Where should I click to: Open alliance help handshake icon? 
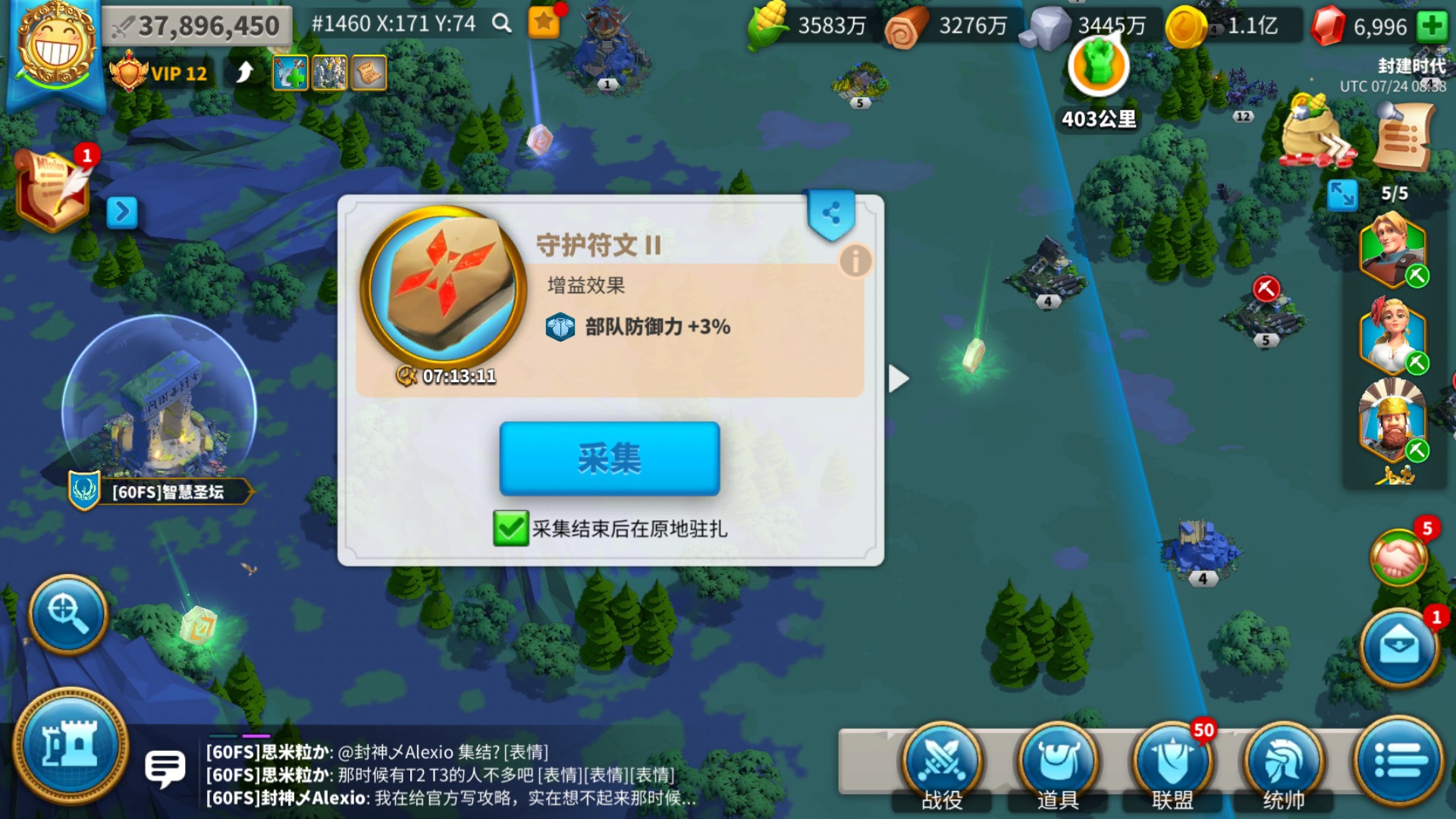1400,556
